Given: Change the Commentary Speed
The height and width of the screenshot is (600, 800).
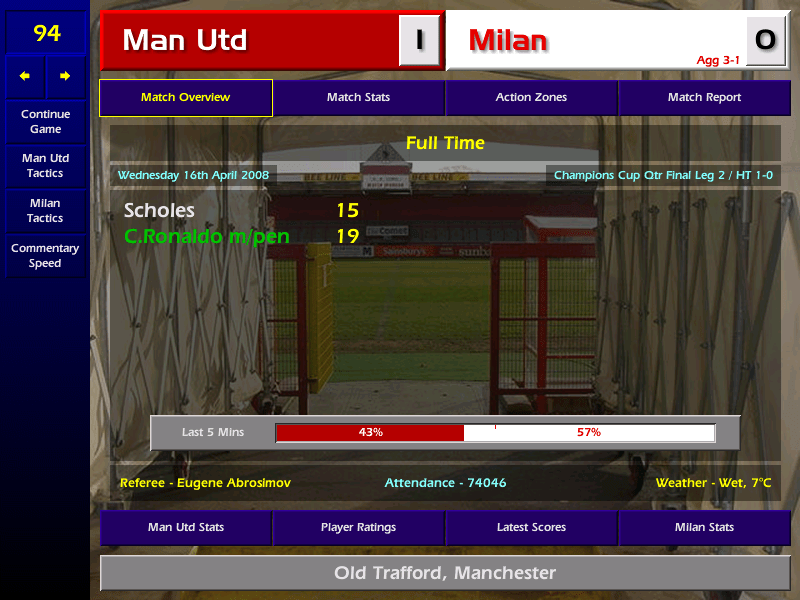Looking at the screenshot, I should 45,256.
